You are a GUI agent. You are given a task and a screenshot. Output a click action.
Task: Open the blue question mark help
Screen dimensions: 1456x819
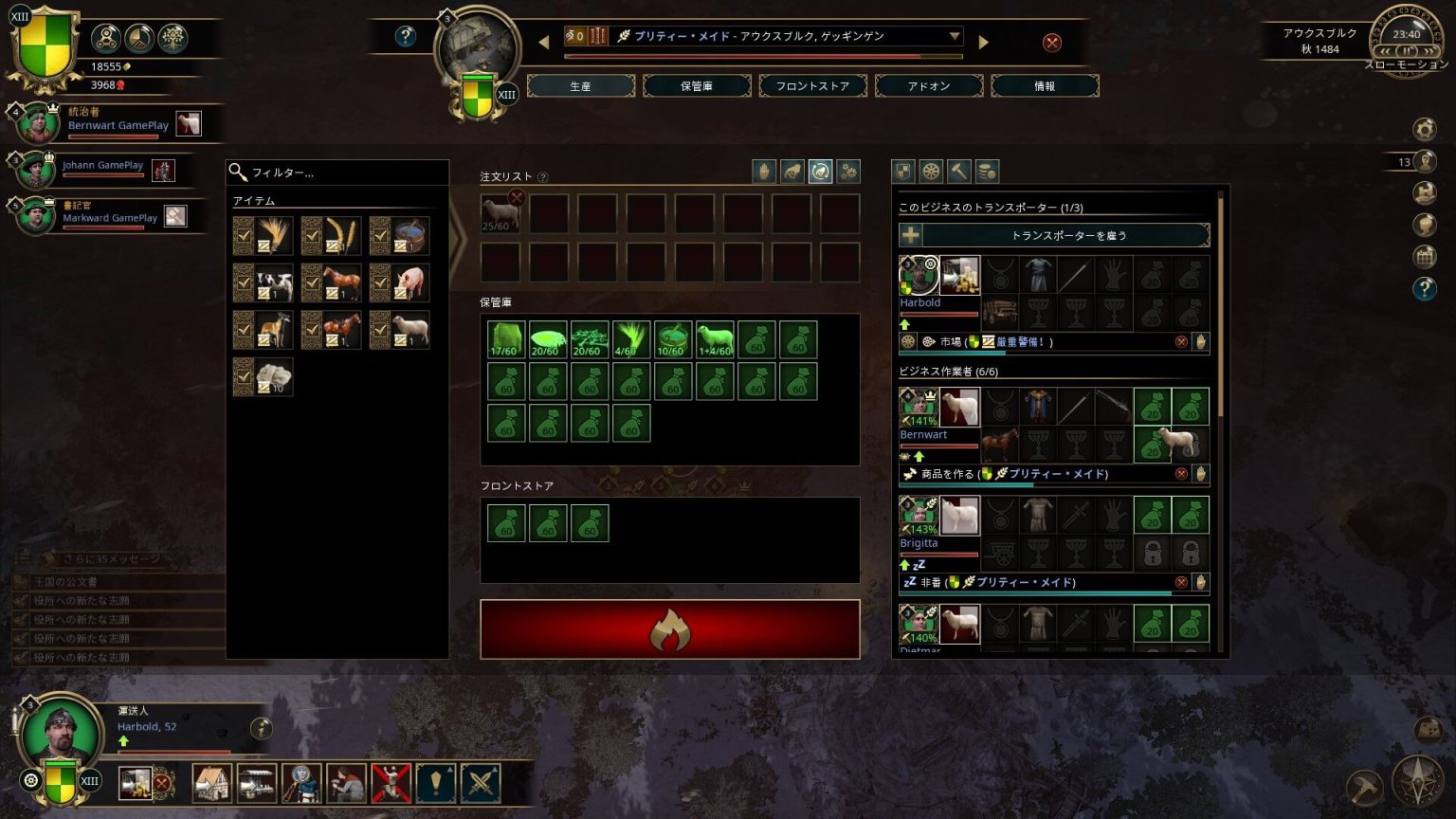406,36
